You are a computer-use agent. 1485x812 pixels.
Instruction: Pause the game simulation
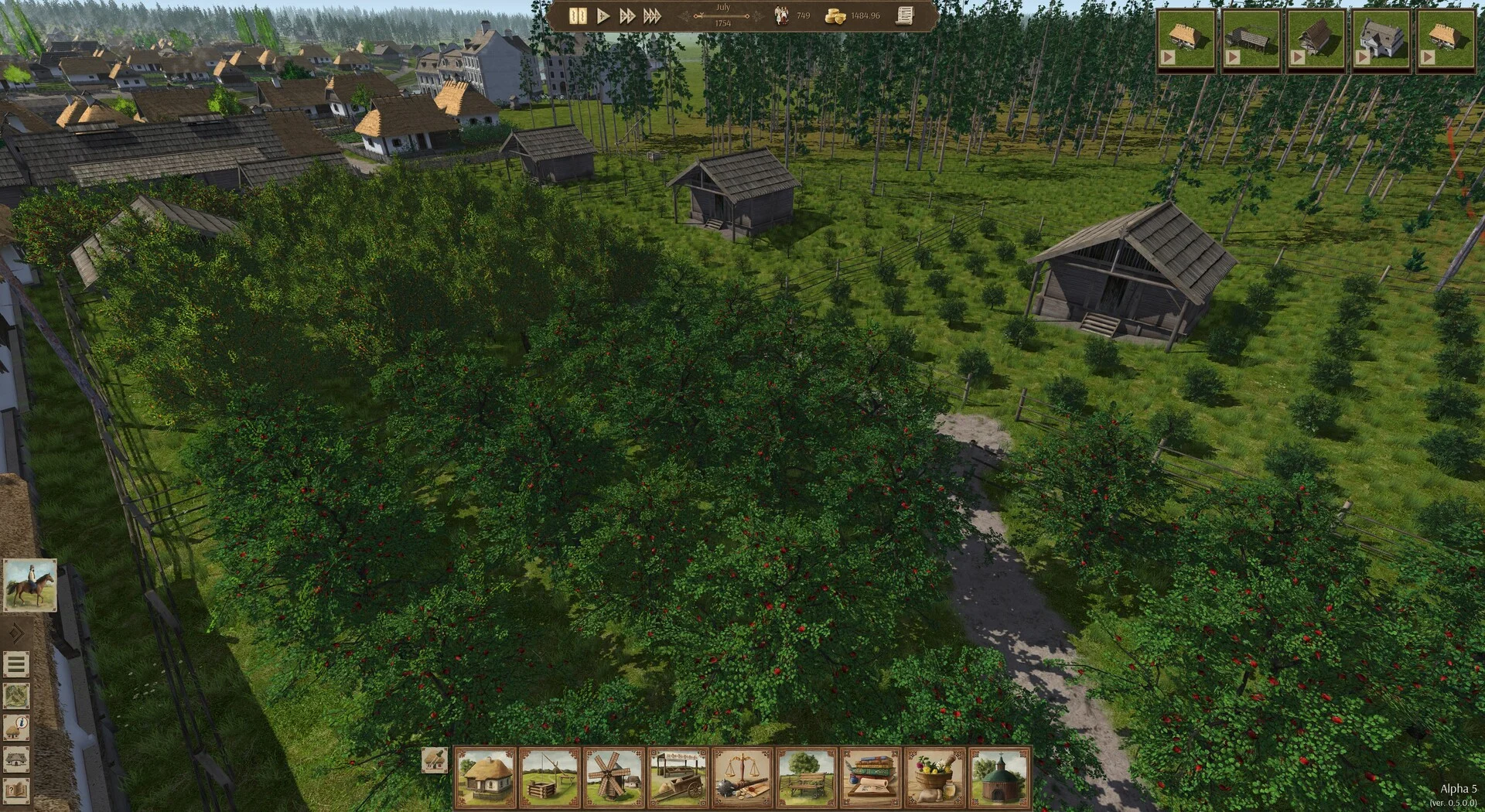tap(577, 16)
